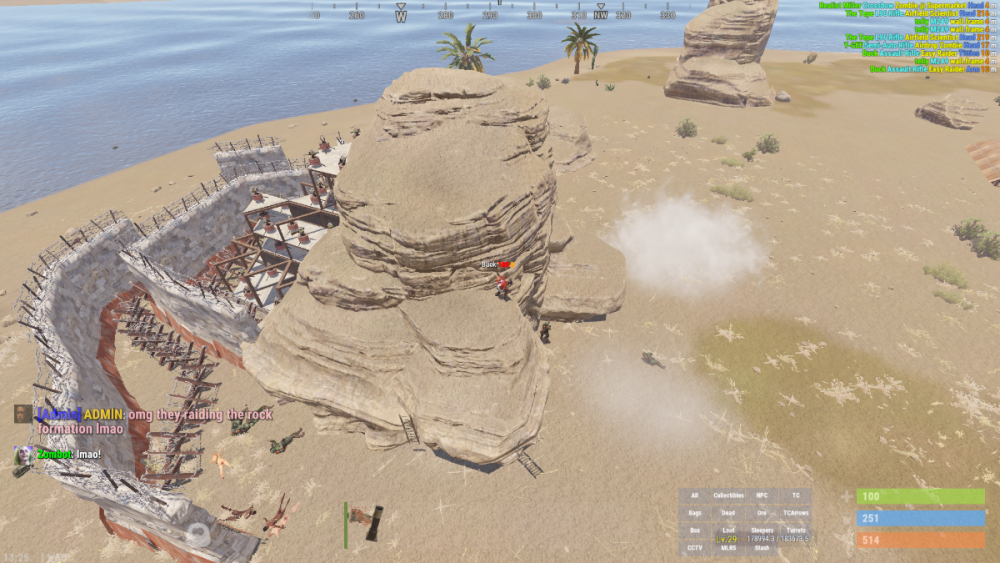Switch on the Bags filter
Image resolution: width=1000 pixels, height=563 pixels.
coord(695,513)
